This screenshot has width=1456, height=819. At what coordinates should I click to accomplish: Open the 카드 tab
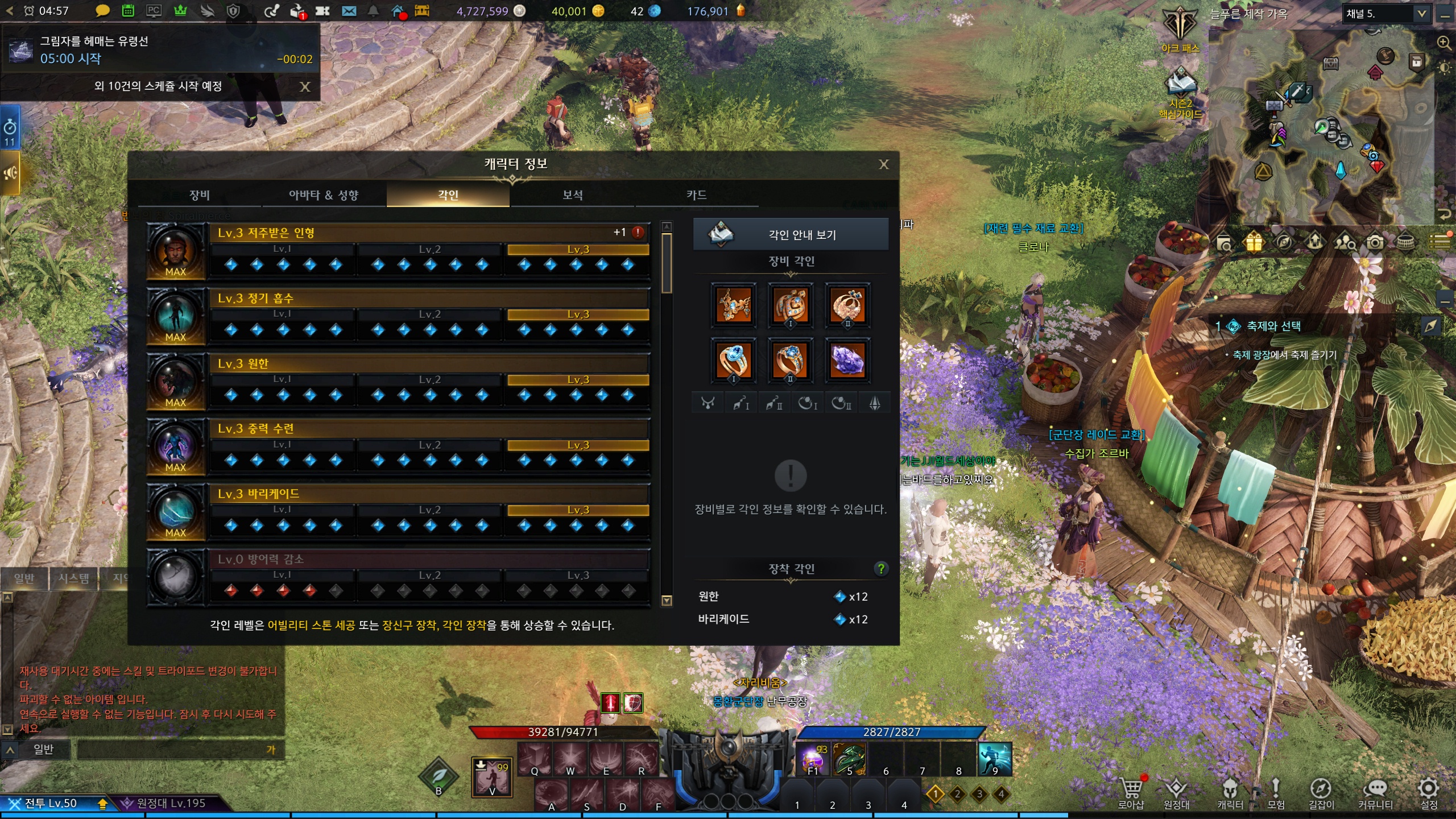[696, 195]
